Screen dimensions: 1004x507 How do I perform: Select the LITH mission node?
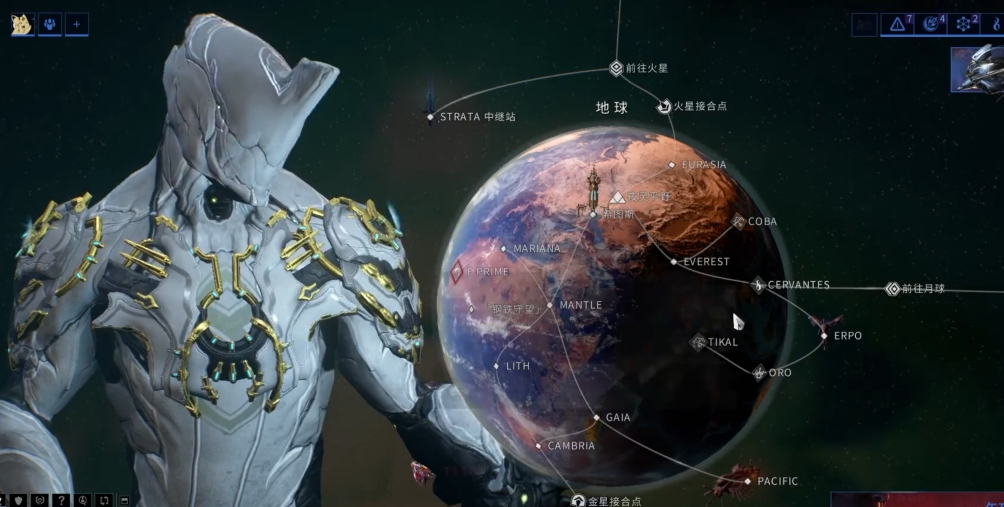497,366
